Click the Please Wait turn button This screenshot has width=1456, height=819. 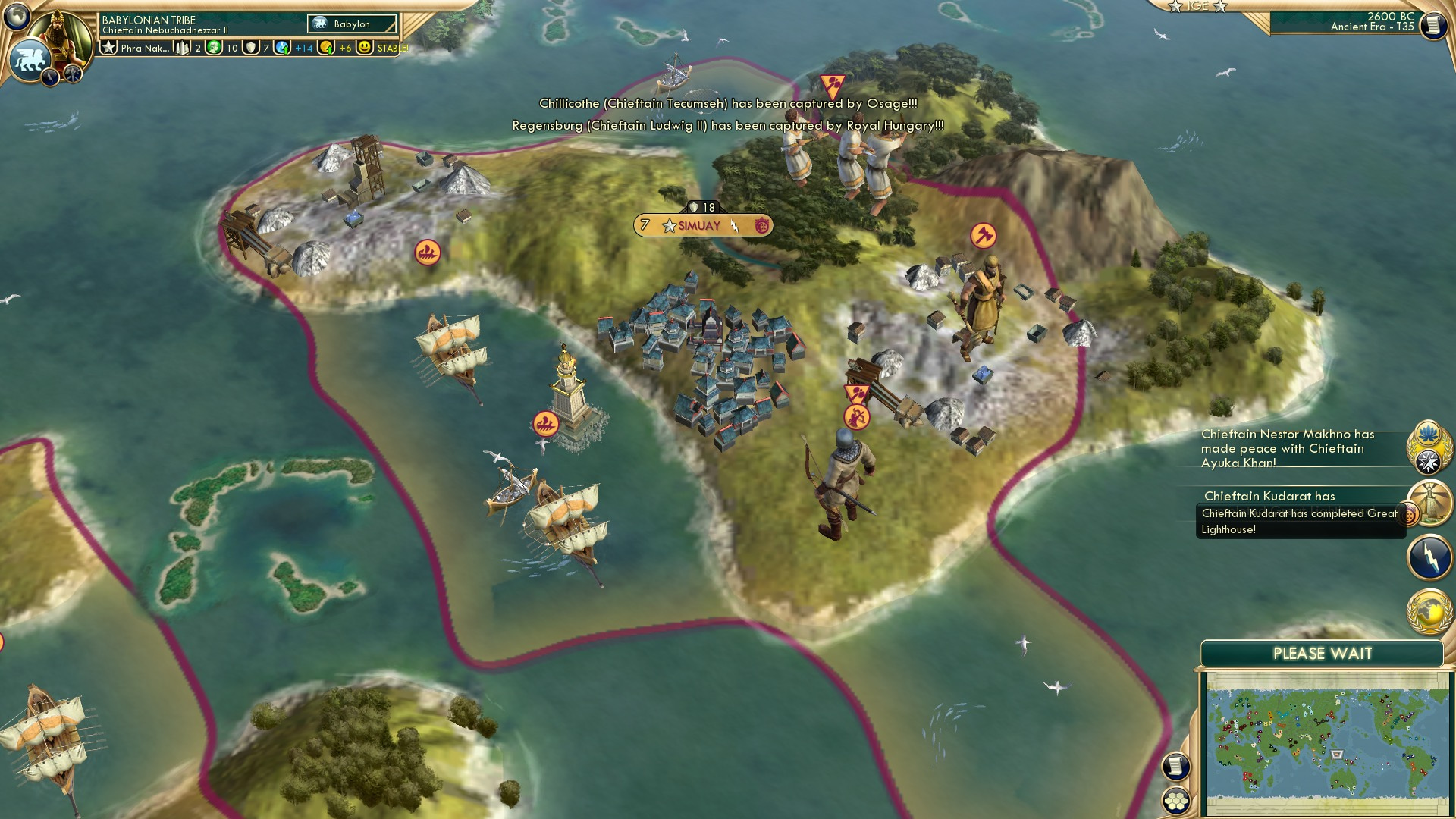click(x=1322, y=654)
